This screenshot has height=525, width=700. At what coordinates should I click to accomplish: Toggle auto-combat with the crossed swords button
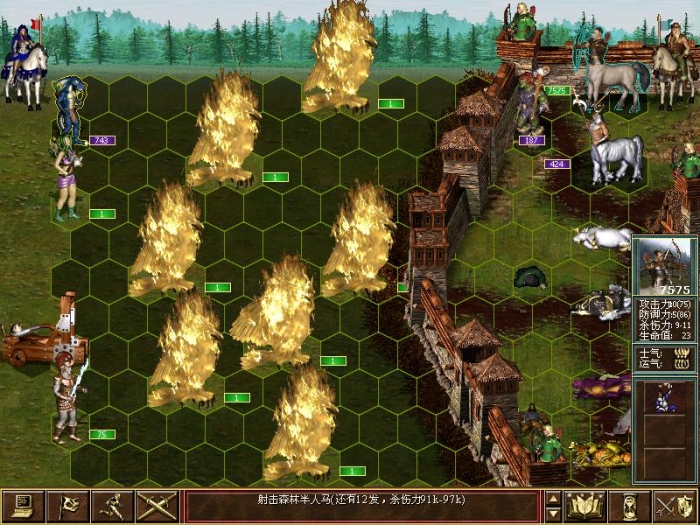click(x=157, y=506)
